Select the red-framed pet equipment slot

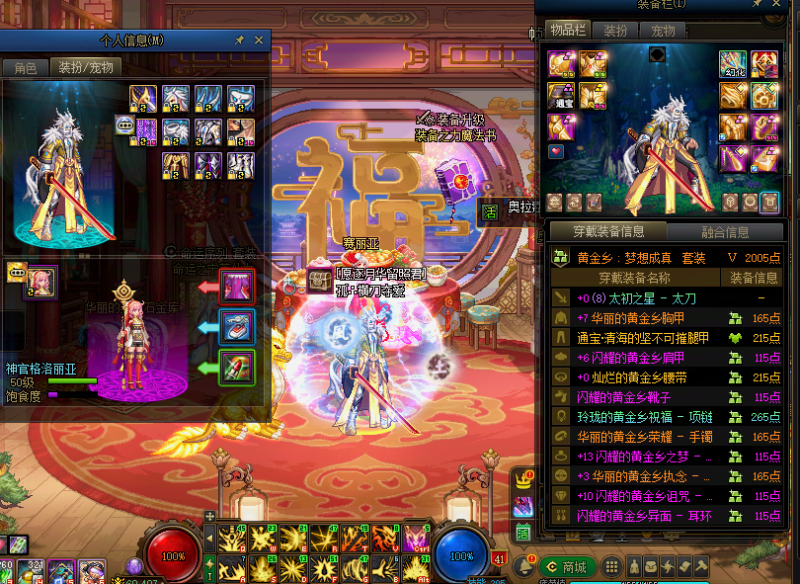(x=237, y=287)
